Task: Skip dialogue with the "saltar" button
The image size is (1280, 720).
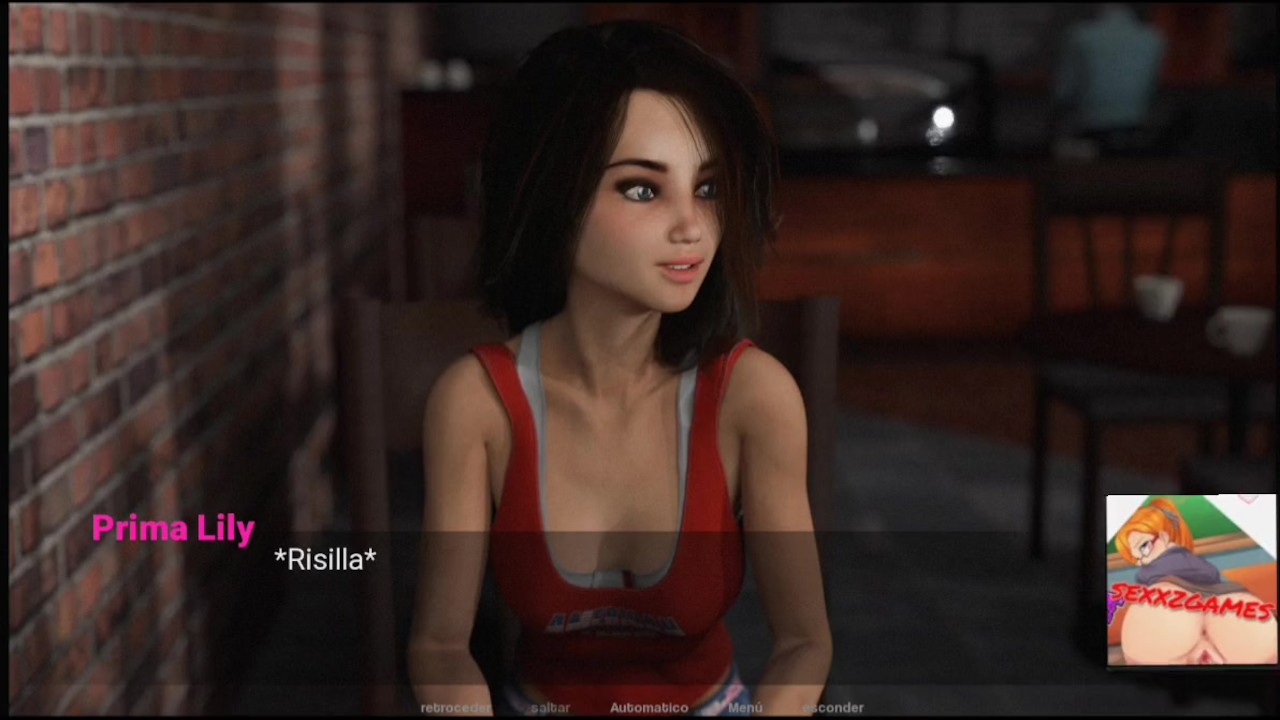Action: (551, 708)
